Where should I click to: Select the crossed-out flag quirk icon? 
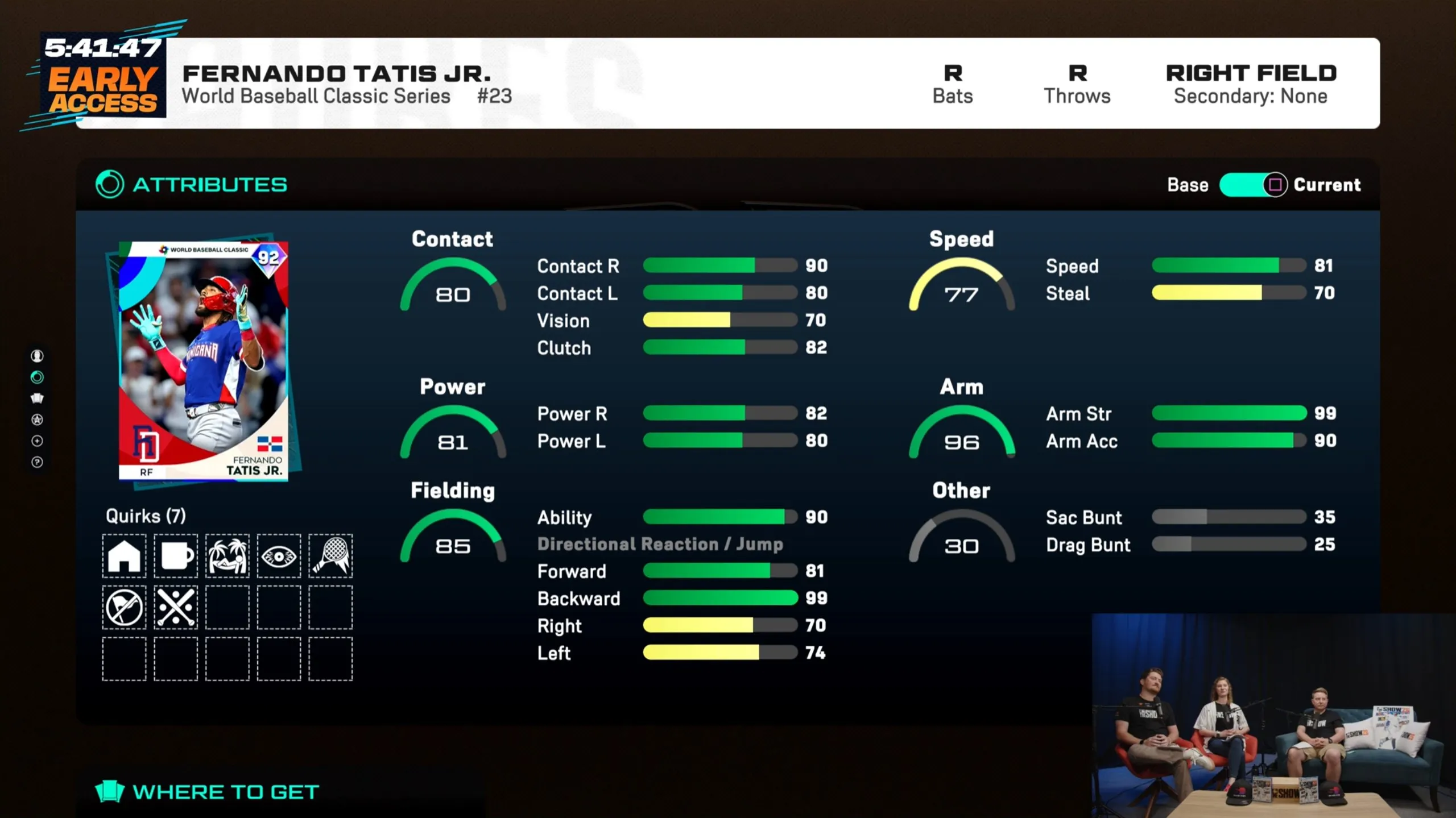(x=124, y=607)
